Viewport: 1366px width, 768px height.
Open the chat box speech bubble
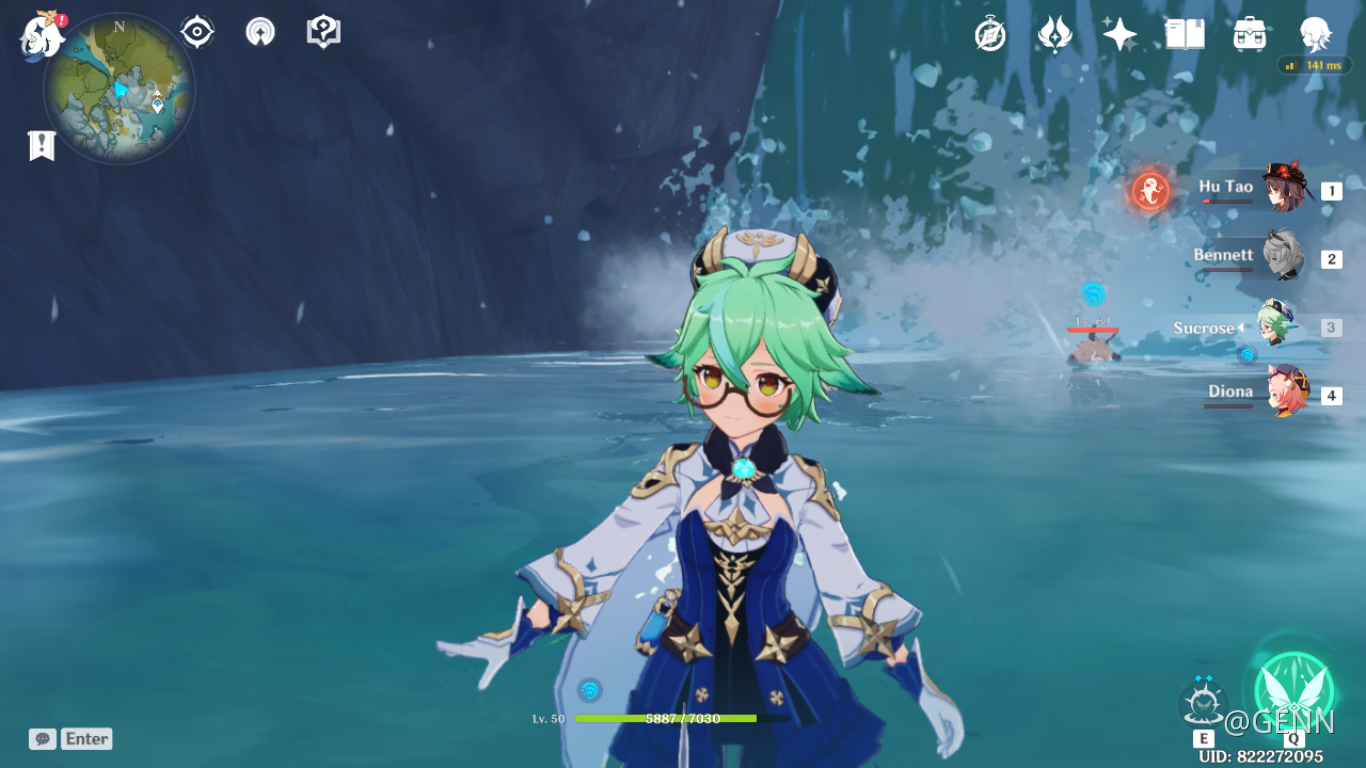[x=42, y=739]
